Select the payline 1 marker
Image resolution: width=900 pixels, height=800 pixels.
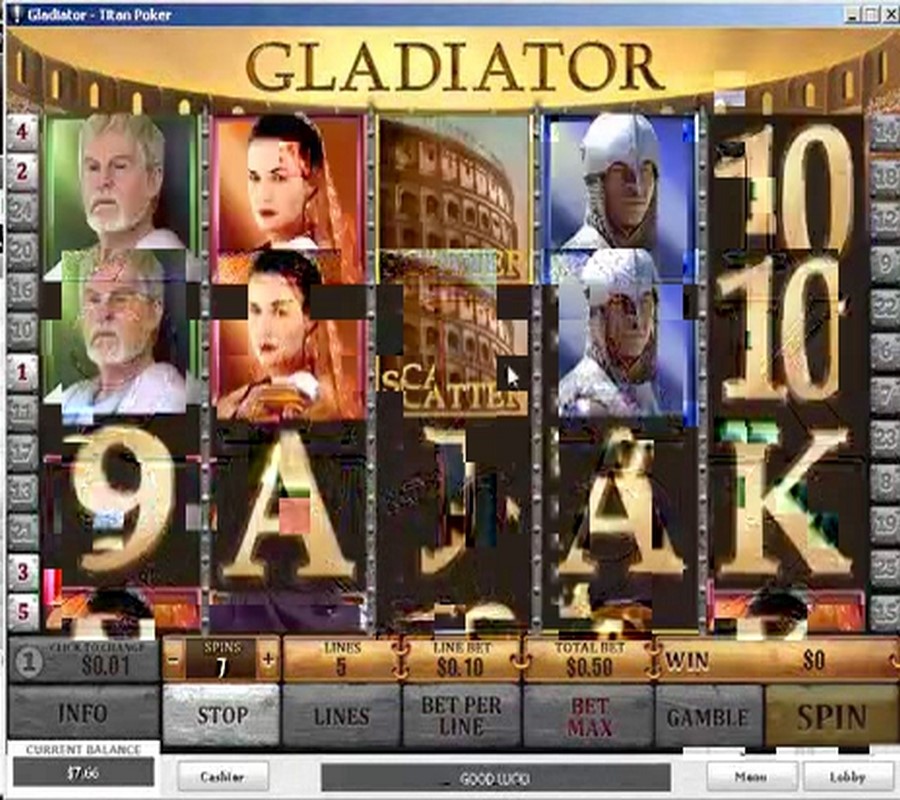point(22,372)
